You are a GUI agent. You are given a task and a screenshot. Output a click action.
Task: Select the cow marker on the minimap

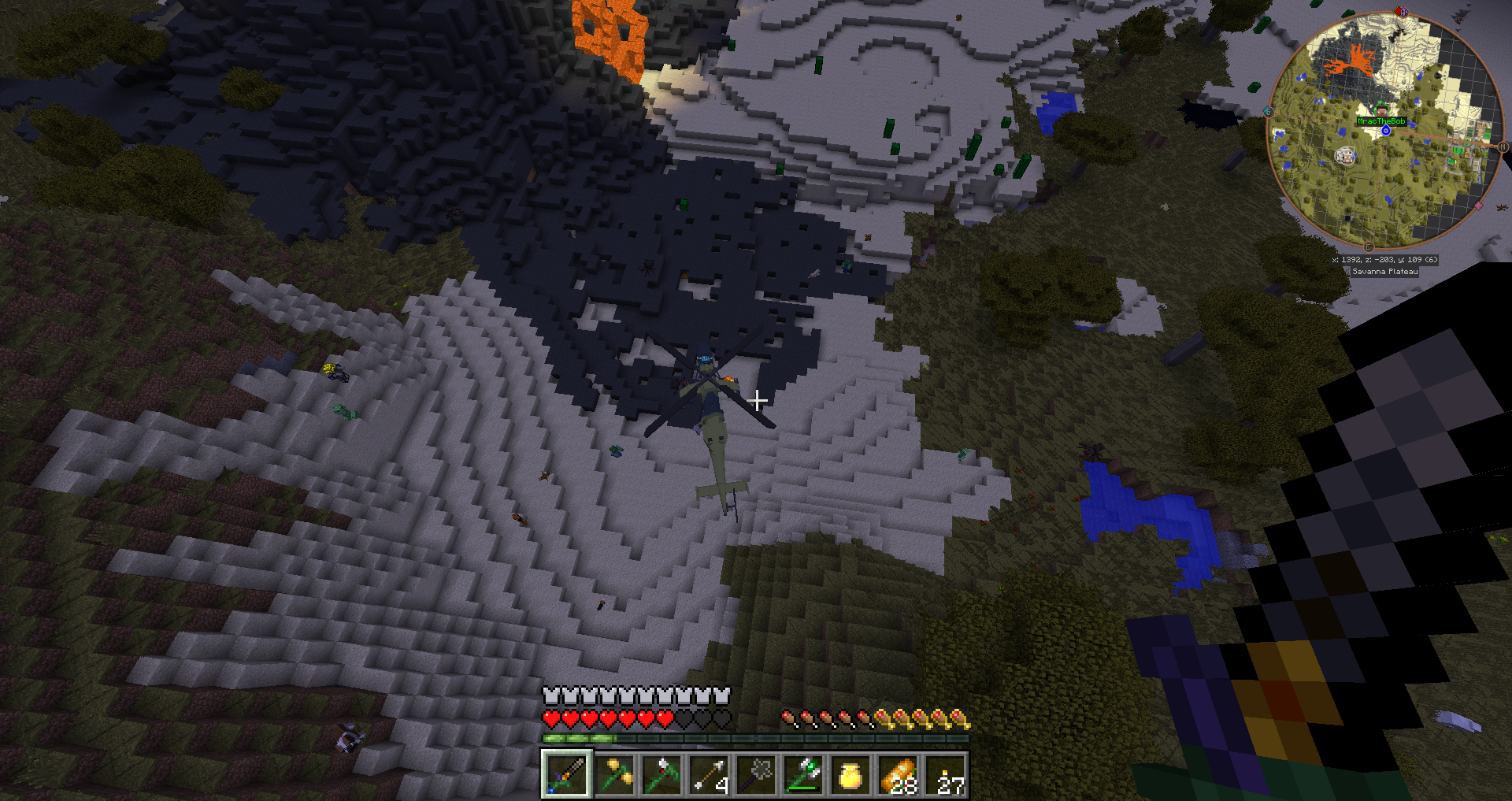coord(1346,156)
